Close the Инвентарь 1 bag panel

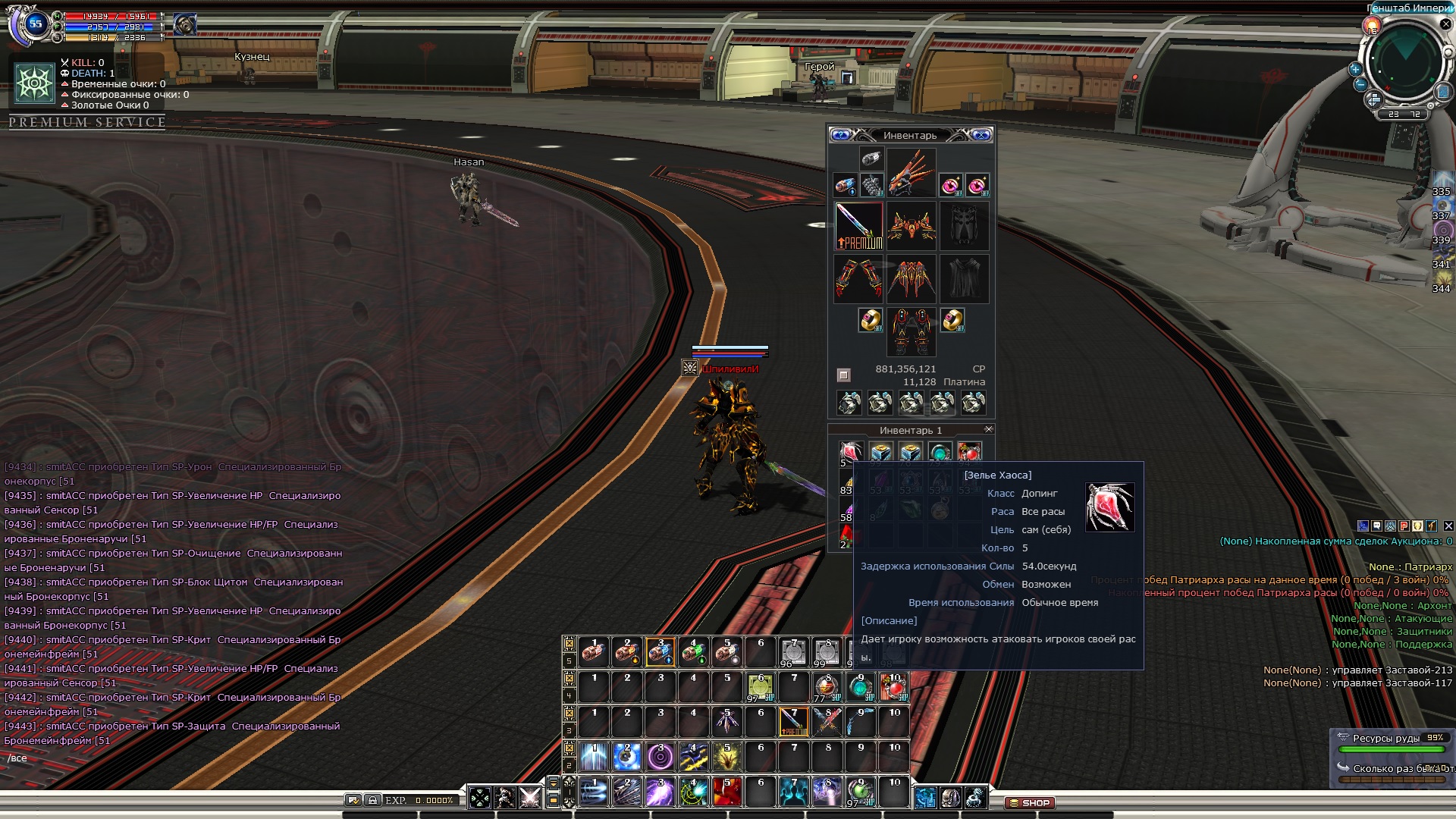click(988, 429)
